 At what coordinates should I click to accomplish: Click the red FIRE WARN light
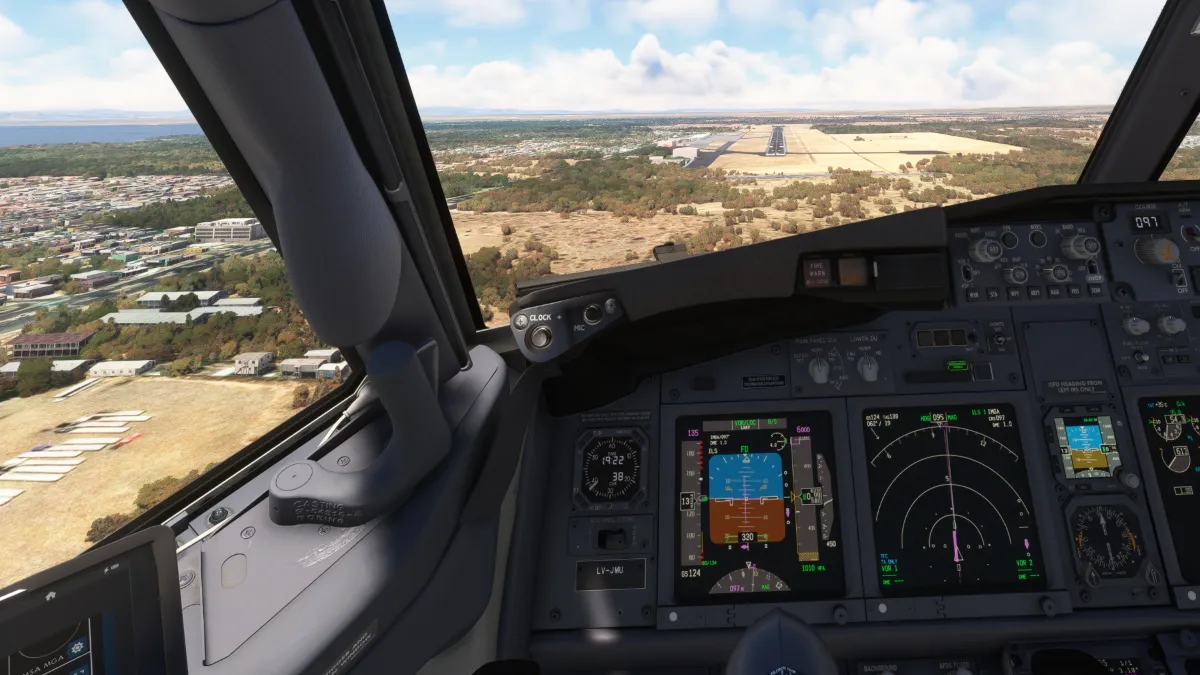817,273
